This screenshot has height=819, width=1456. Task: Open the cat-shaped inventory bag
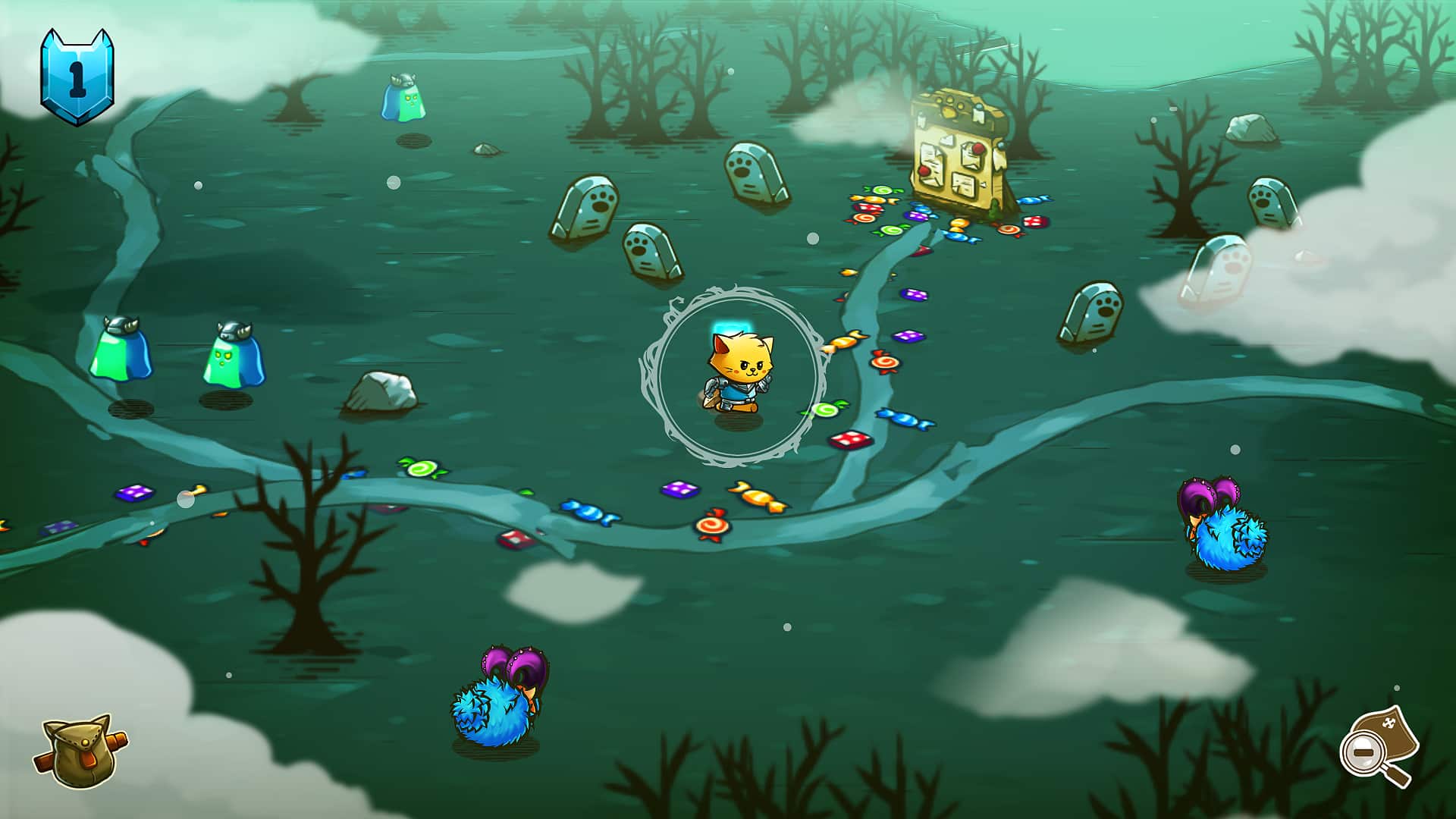(x=80, y=751)
